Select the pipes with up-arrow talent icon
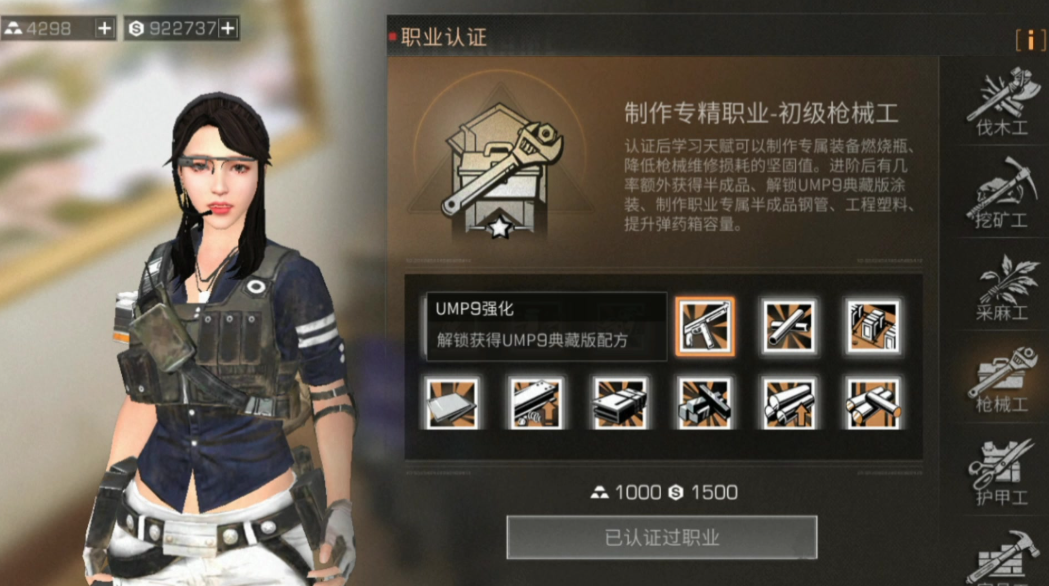 pyautogui.click(x=788, y=403)
